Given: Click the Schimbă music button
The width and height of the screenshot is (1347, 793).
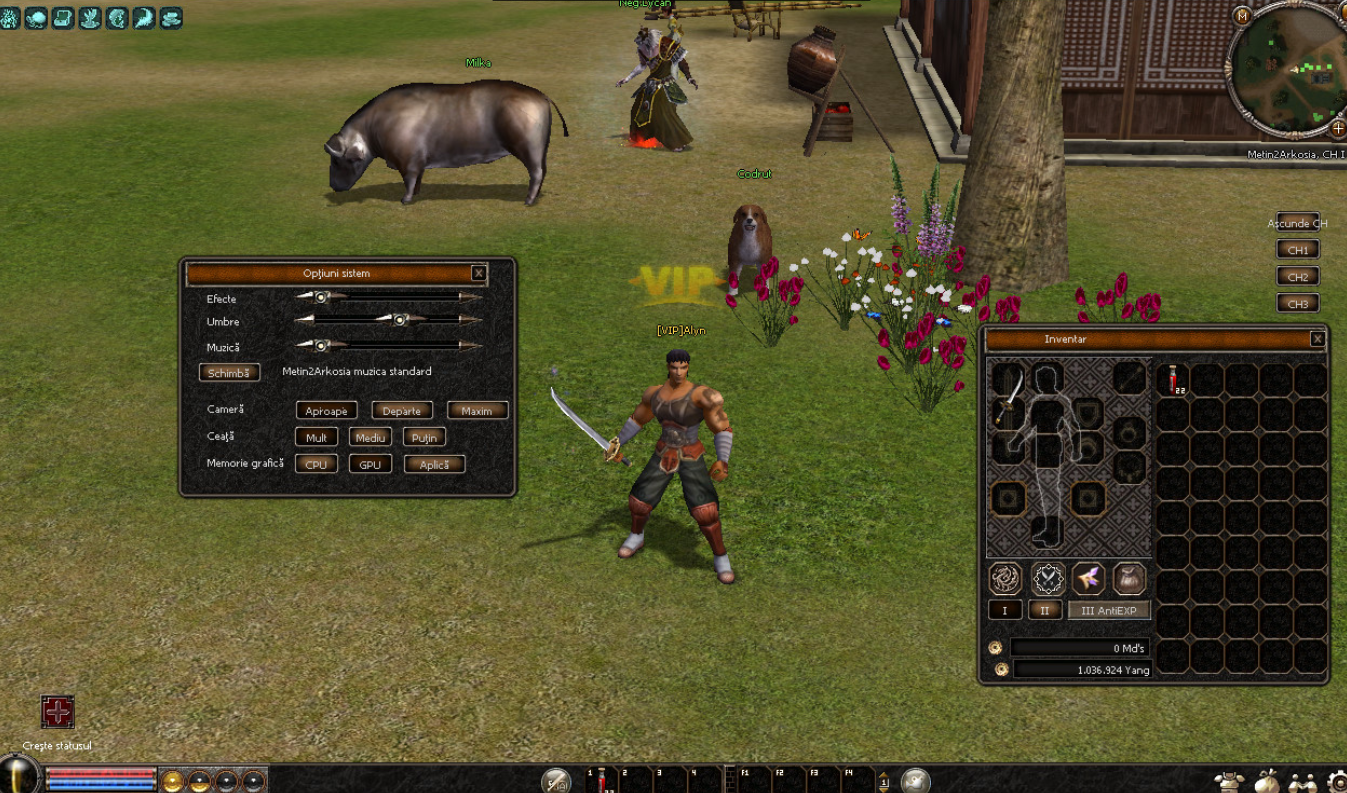Looking at the screenshot, I should 229,372.
